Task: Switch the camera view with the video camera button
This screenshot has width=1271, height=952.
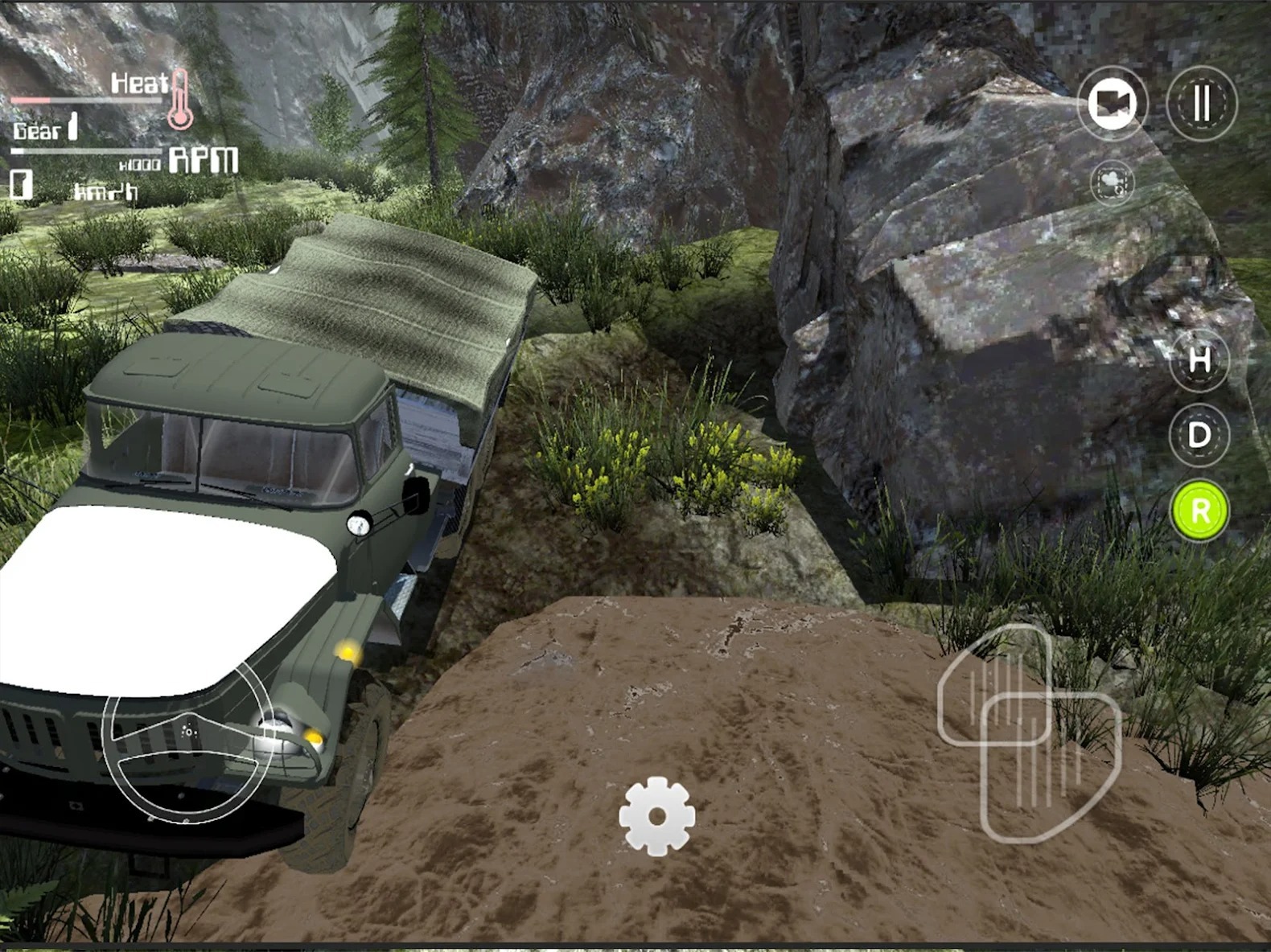Action: pos(1113,103)
